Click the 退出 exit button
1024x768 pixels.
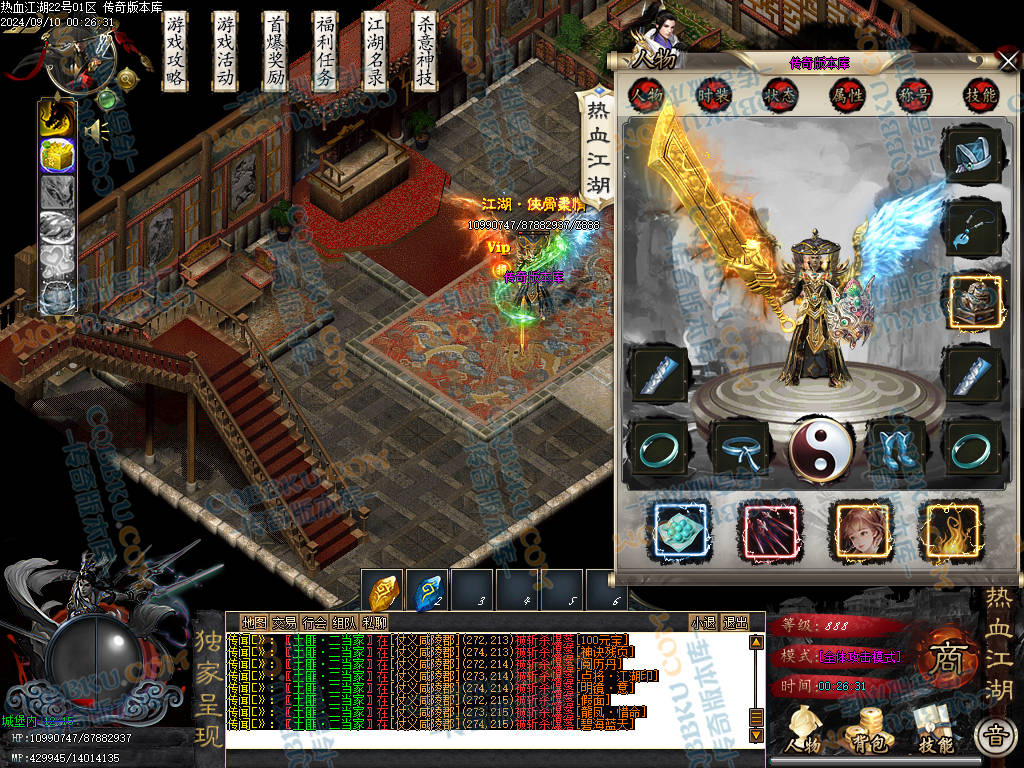(735, 622)
